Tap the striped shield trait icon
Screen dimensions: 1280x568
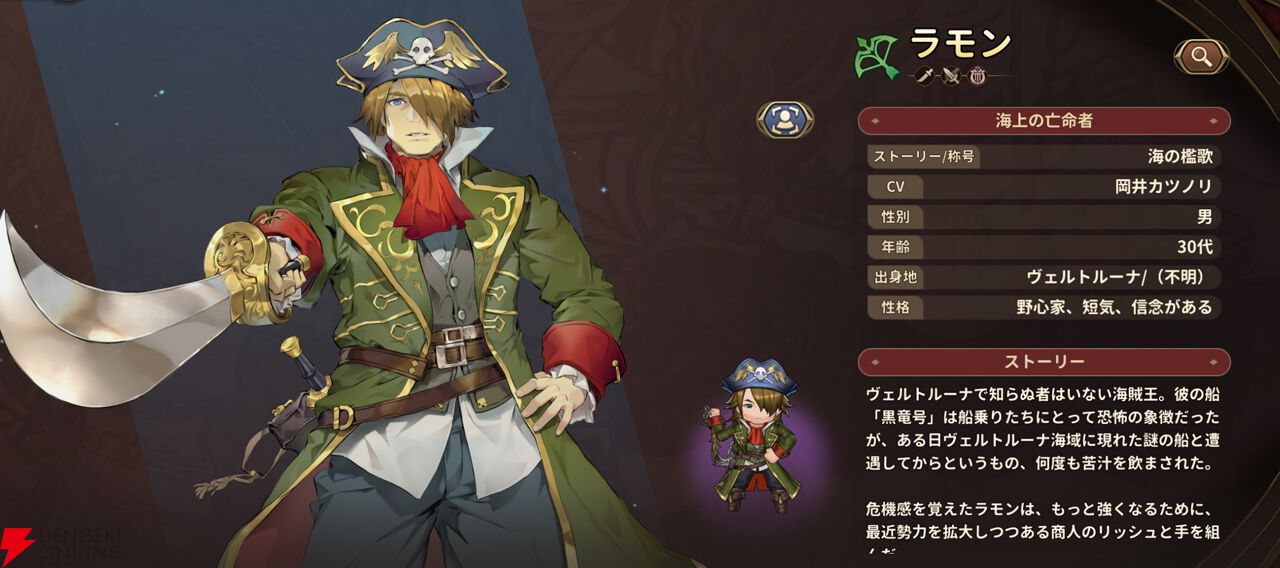[x=977, y=75]
